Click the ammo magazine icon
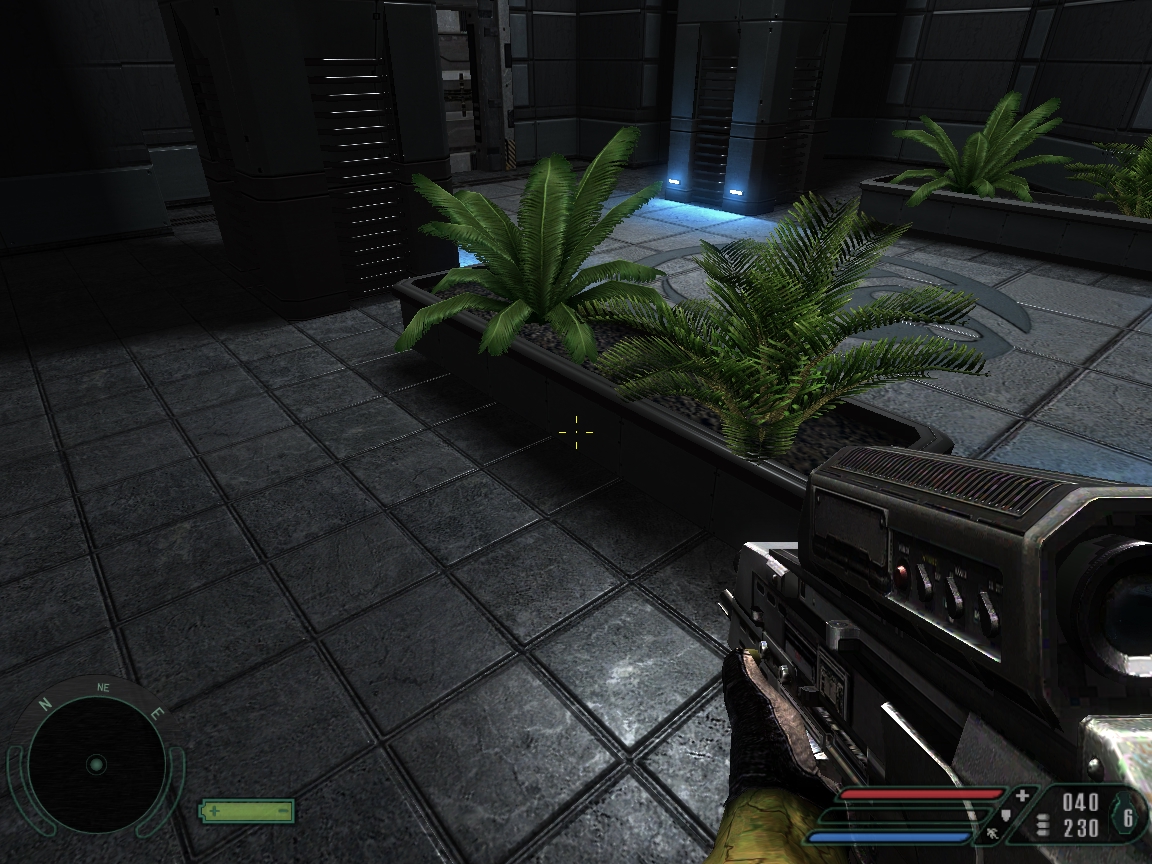This screenshot has width=1152, height=864. click(x=1044, y=825)
